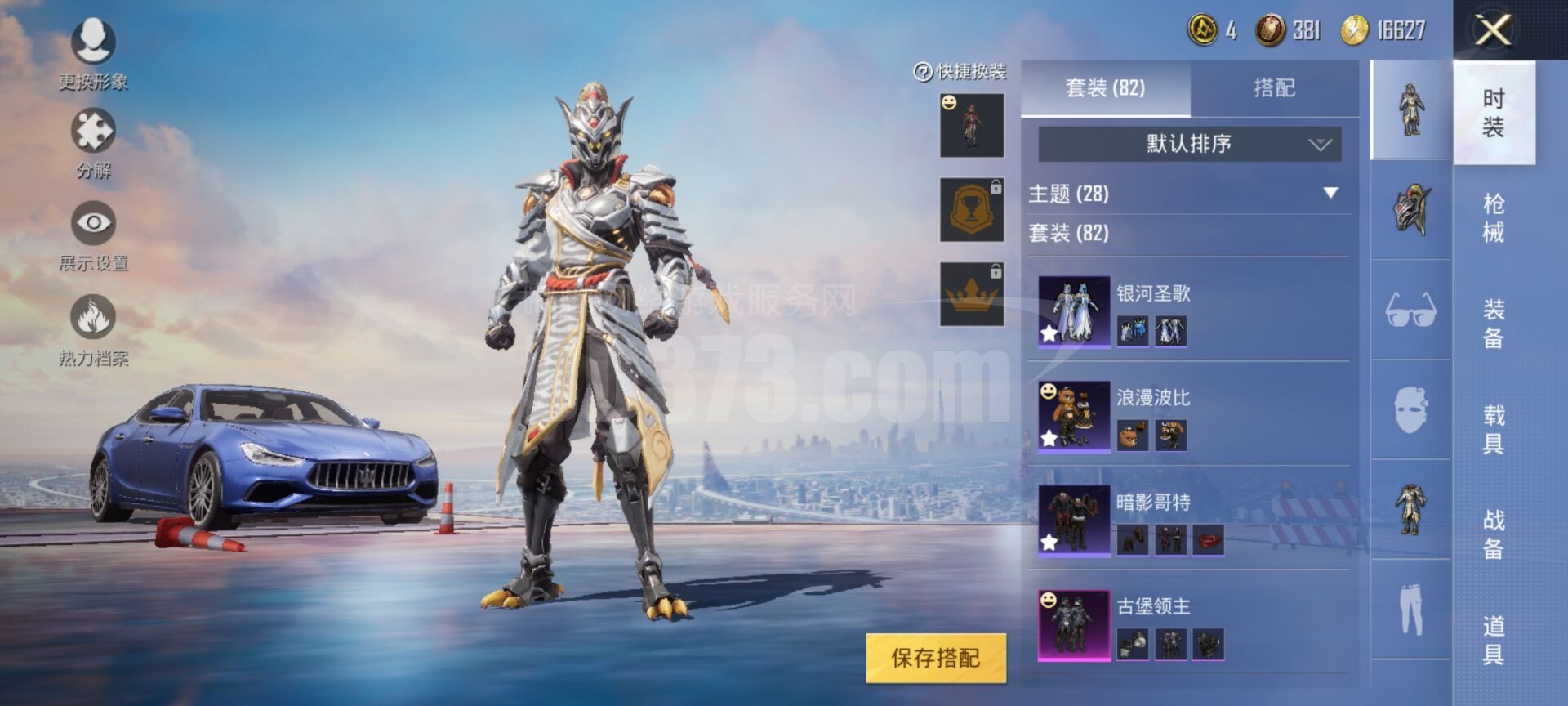This screenshot has height=706, width=1568.
Task: Save the outfit with 保存搭配
Action: coord(935,658)
